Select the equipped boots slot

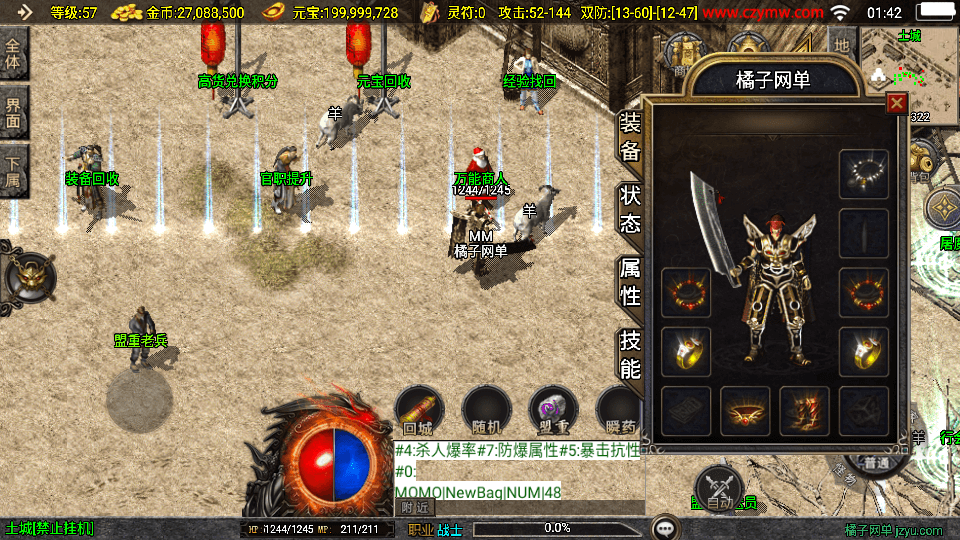coord(805,410)
